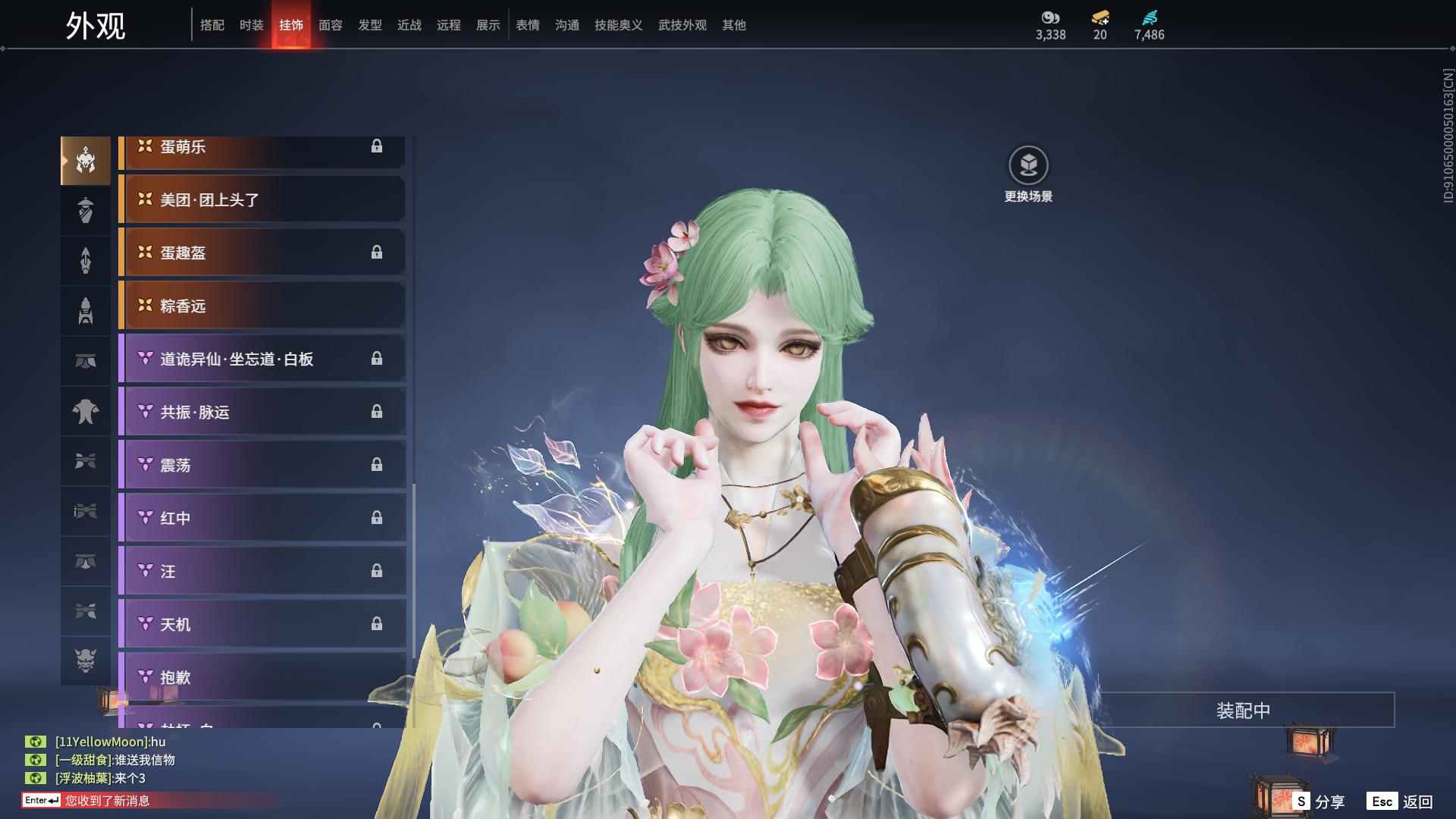
Task: Open the 其他 tab
Action: click(734, 25)
